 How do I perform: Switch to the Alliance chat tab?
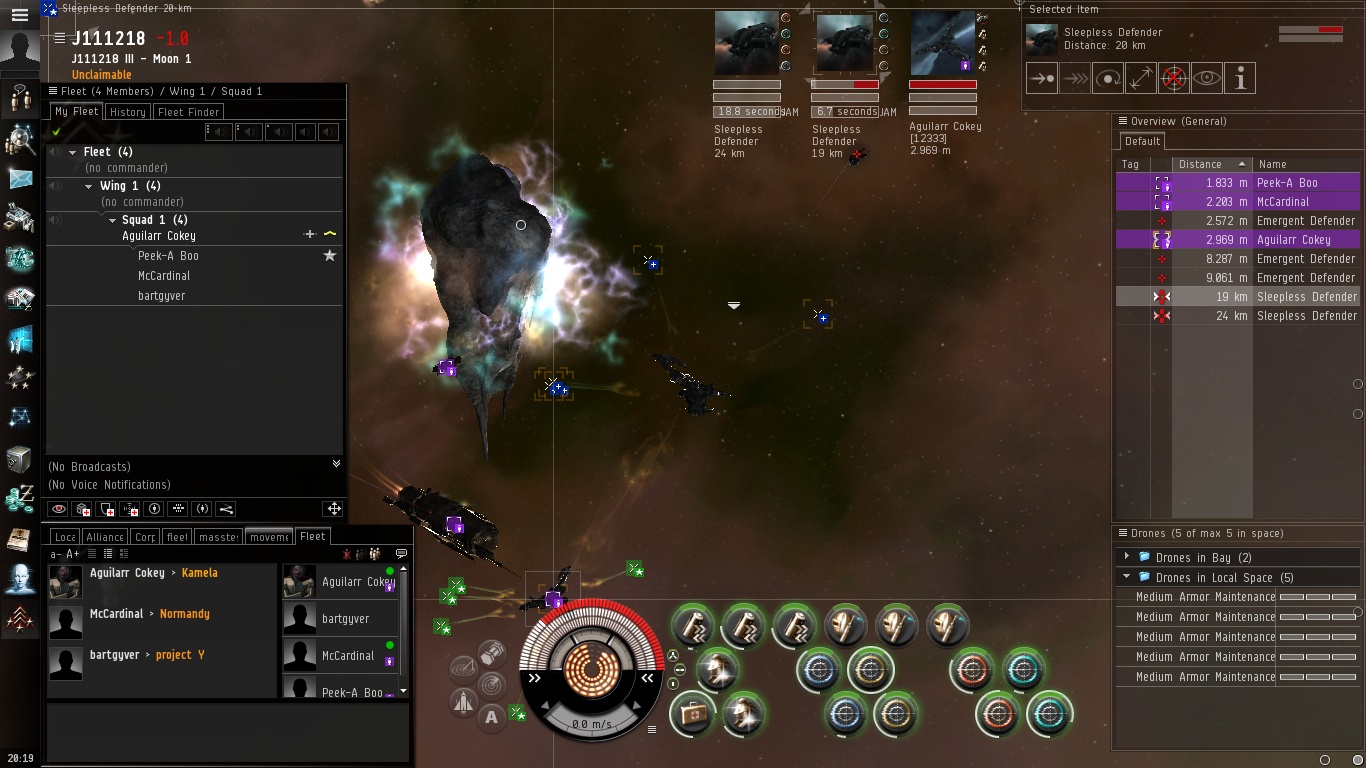[x=104, y=537]
